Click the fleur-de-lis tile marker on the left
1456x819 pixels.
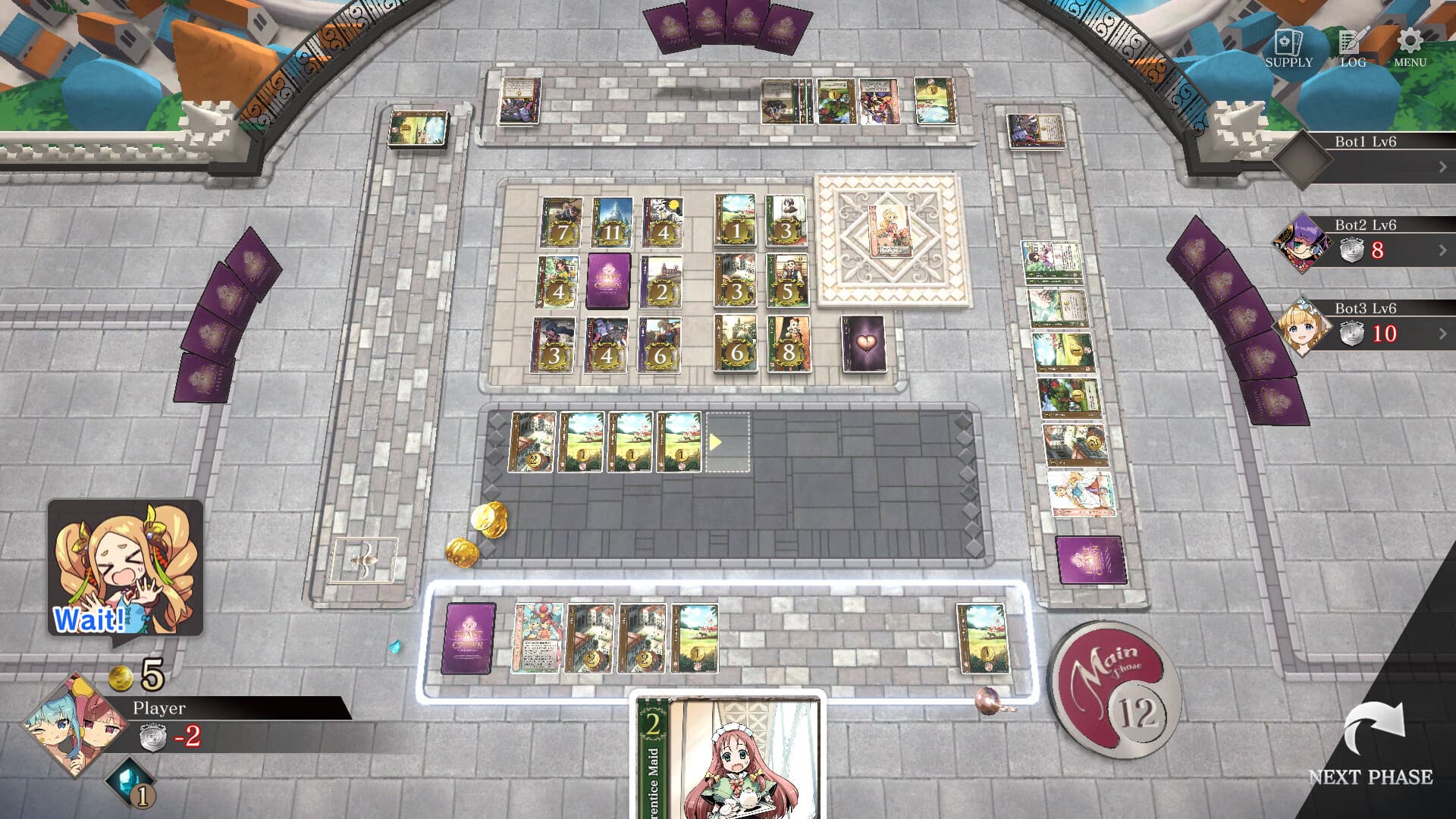(366, 560)
